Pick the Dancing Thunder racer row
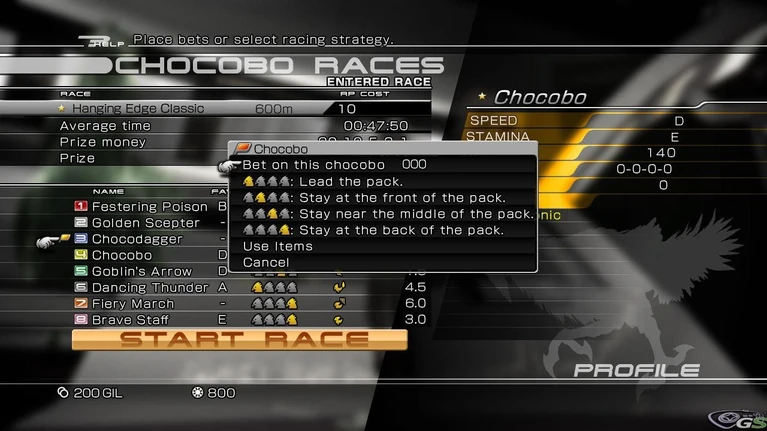Screen dimensions: 767x431 click(150, 287)
